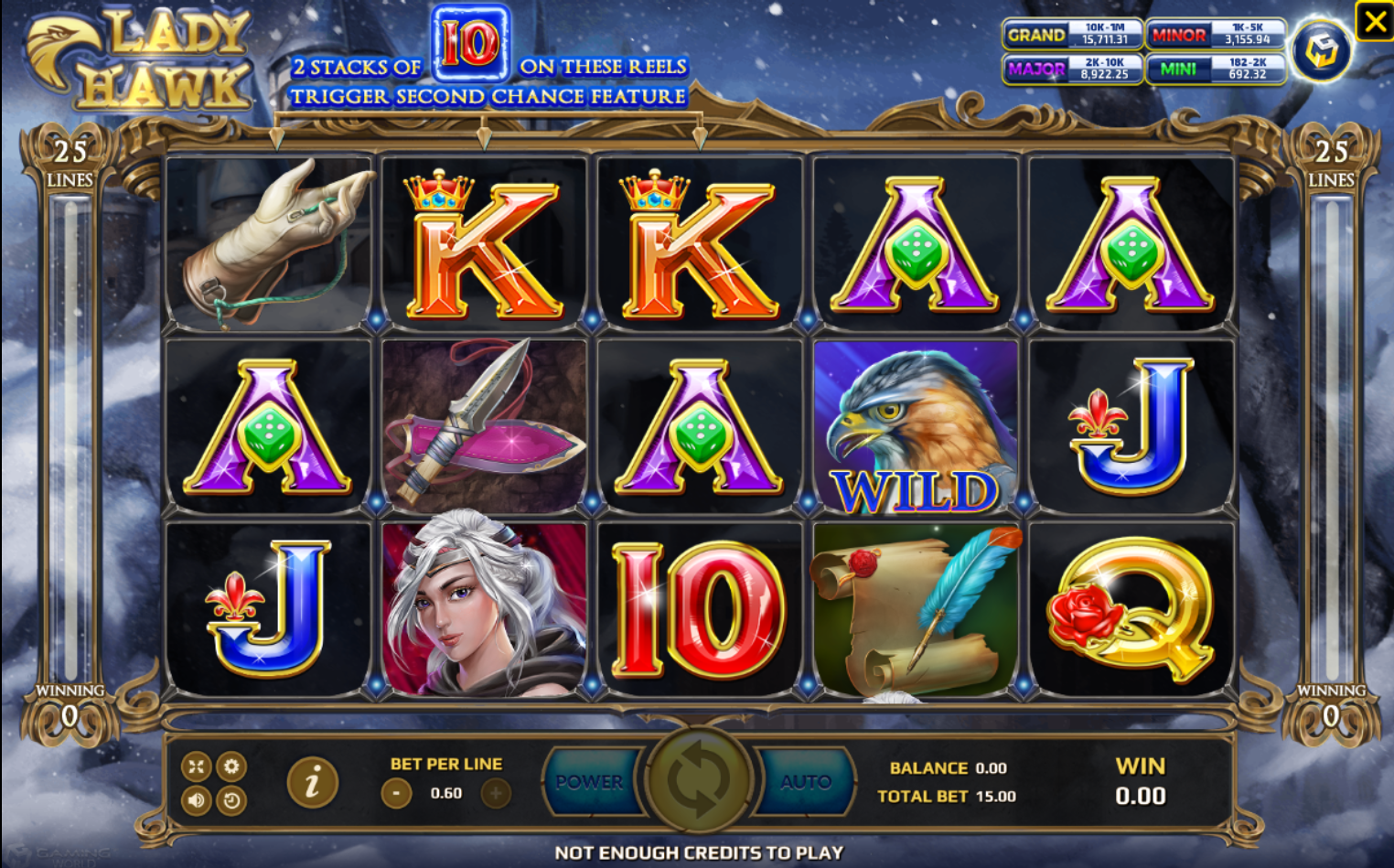Start AUTO spin mode
This screenshot has width=1394, height=868.
click(x=805, y=782)
